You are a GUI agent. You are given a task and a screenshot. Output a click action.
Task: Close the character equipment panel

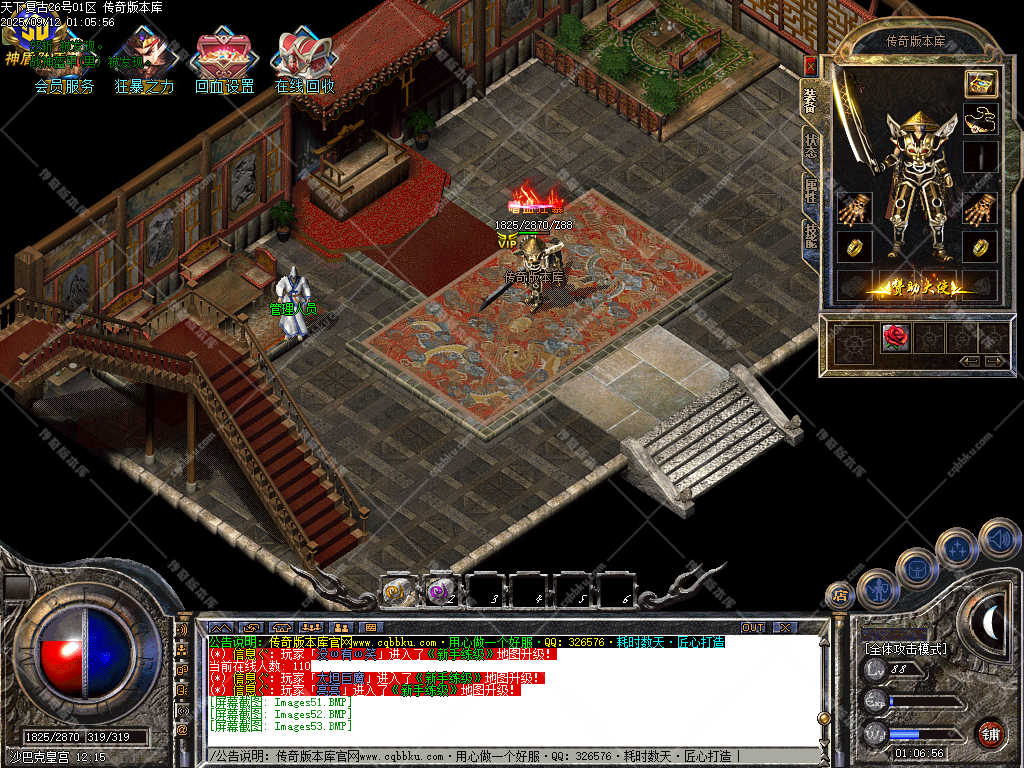[810, 66]
